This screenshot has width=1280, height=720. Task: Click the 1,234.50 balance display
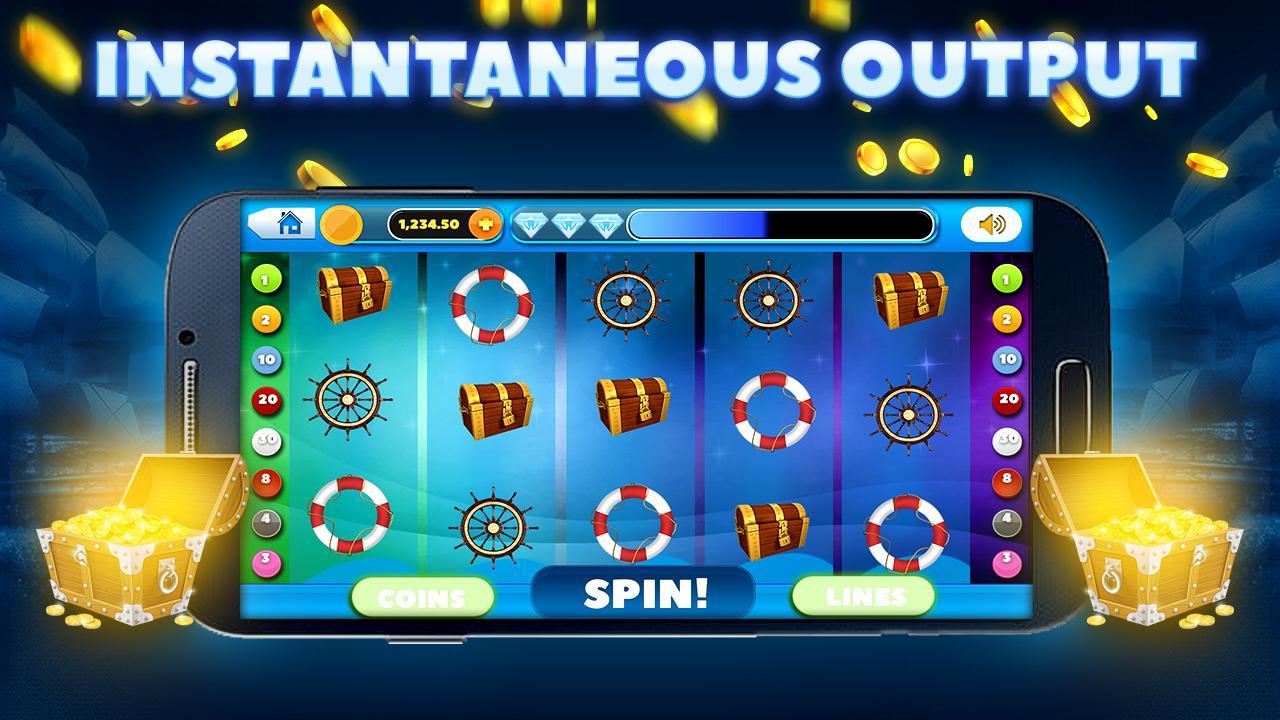click(x=430, y=224)
